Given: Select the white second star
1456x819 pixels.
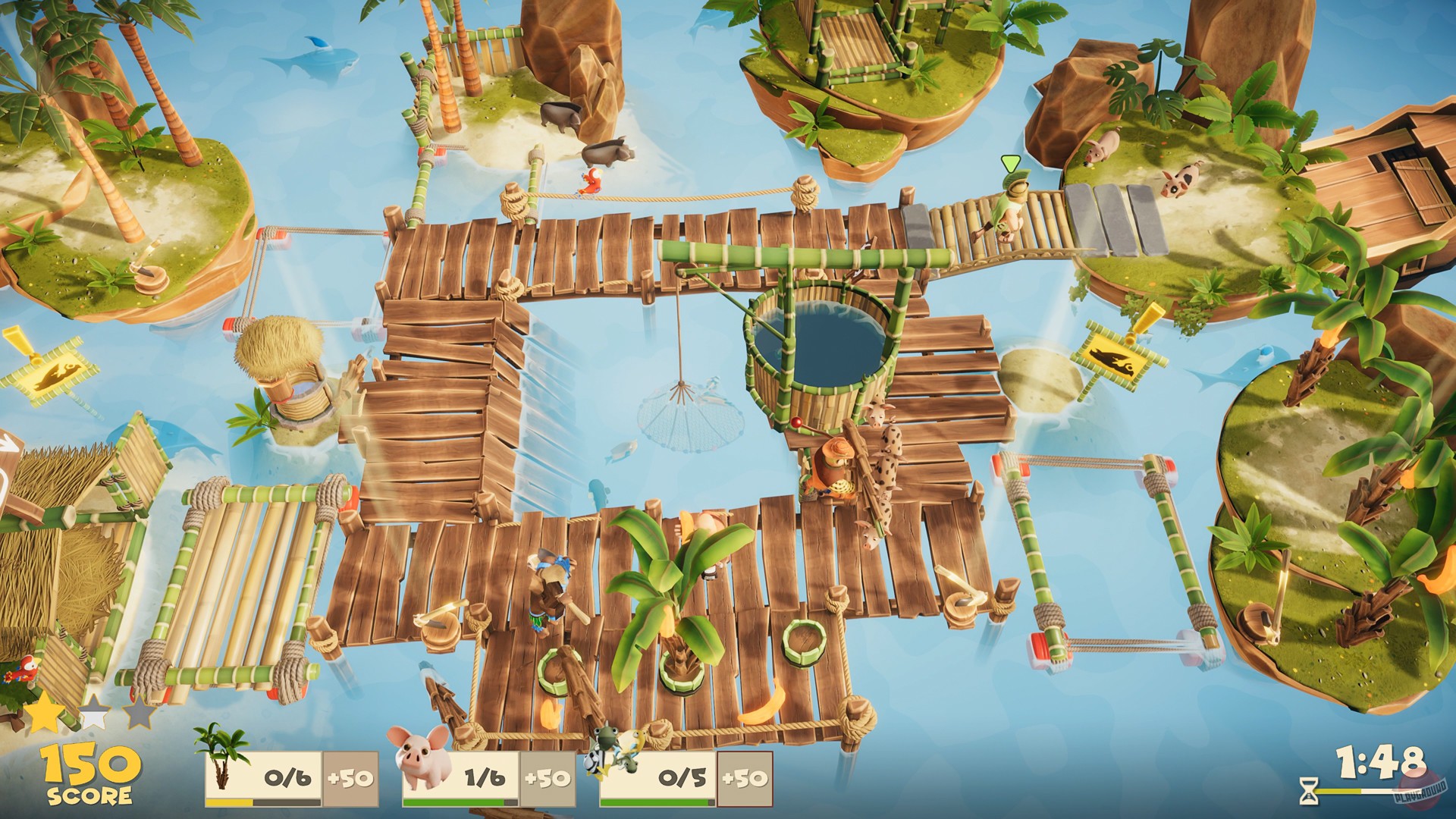Looking at the screenshot, I should click(x=94, y=711).
